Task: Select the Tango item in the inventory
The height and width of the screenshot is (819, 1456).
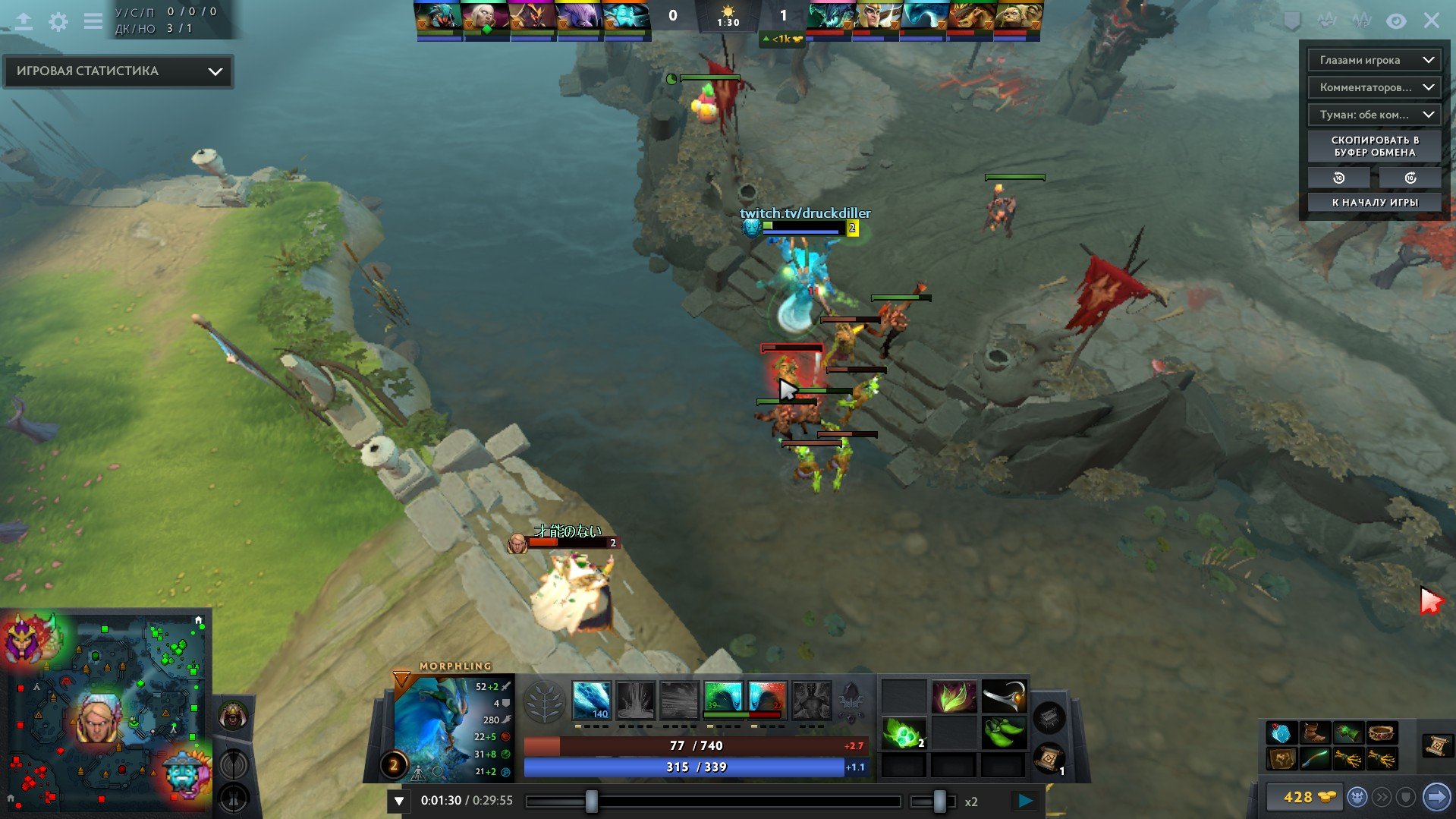Action: (x=903, y=733)
